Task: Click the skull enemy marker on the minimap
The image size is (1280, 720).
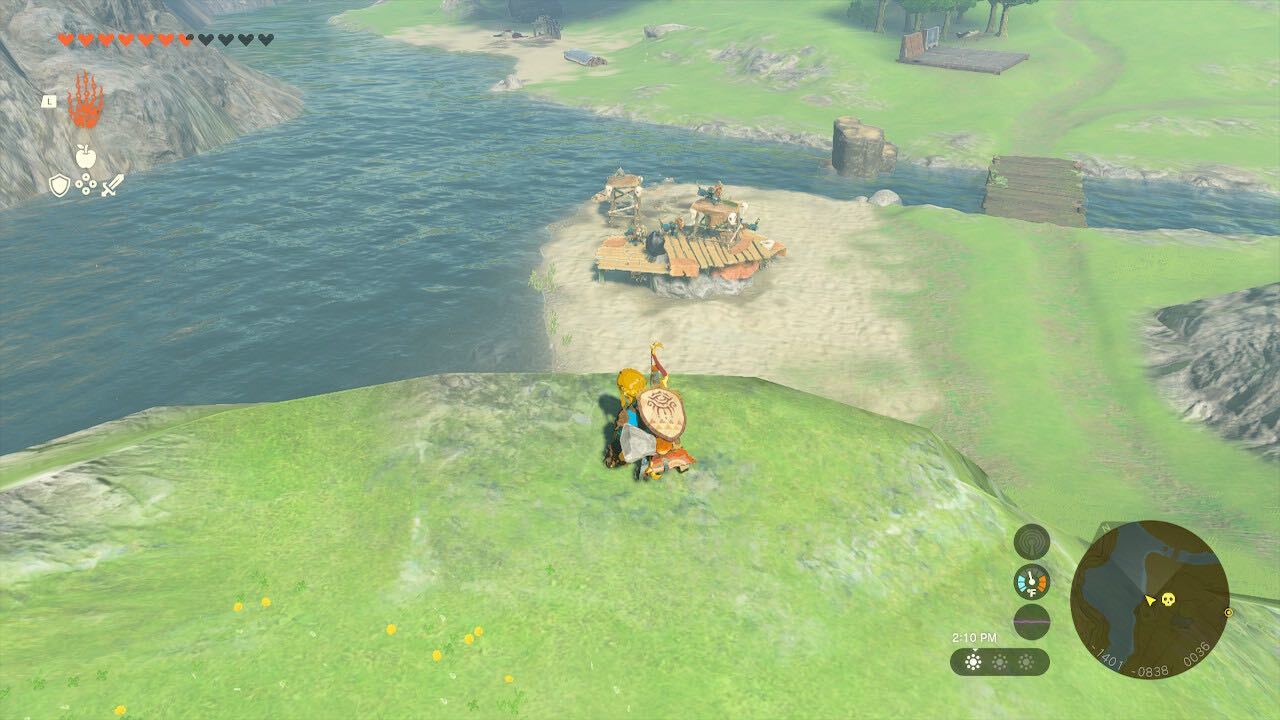Action: 1168,600
